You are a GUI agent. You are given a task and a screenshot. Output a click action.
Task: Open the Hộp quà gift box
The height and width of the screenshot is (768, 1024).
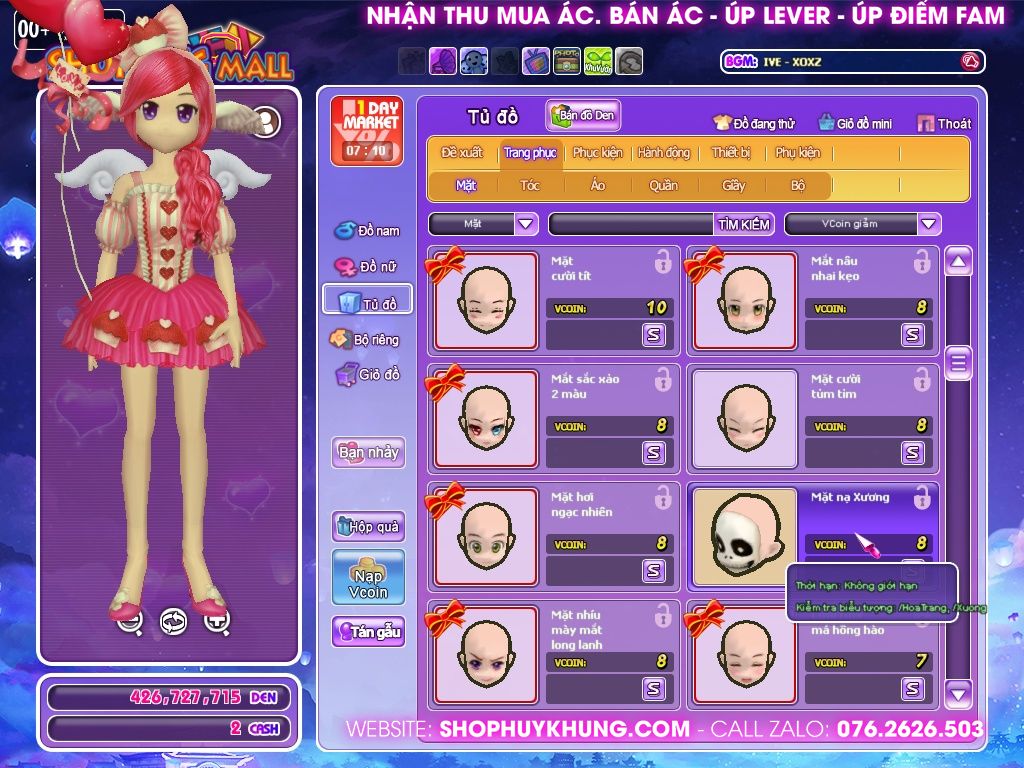pos(368,526)
